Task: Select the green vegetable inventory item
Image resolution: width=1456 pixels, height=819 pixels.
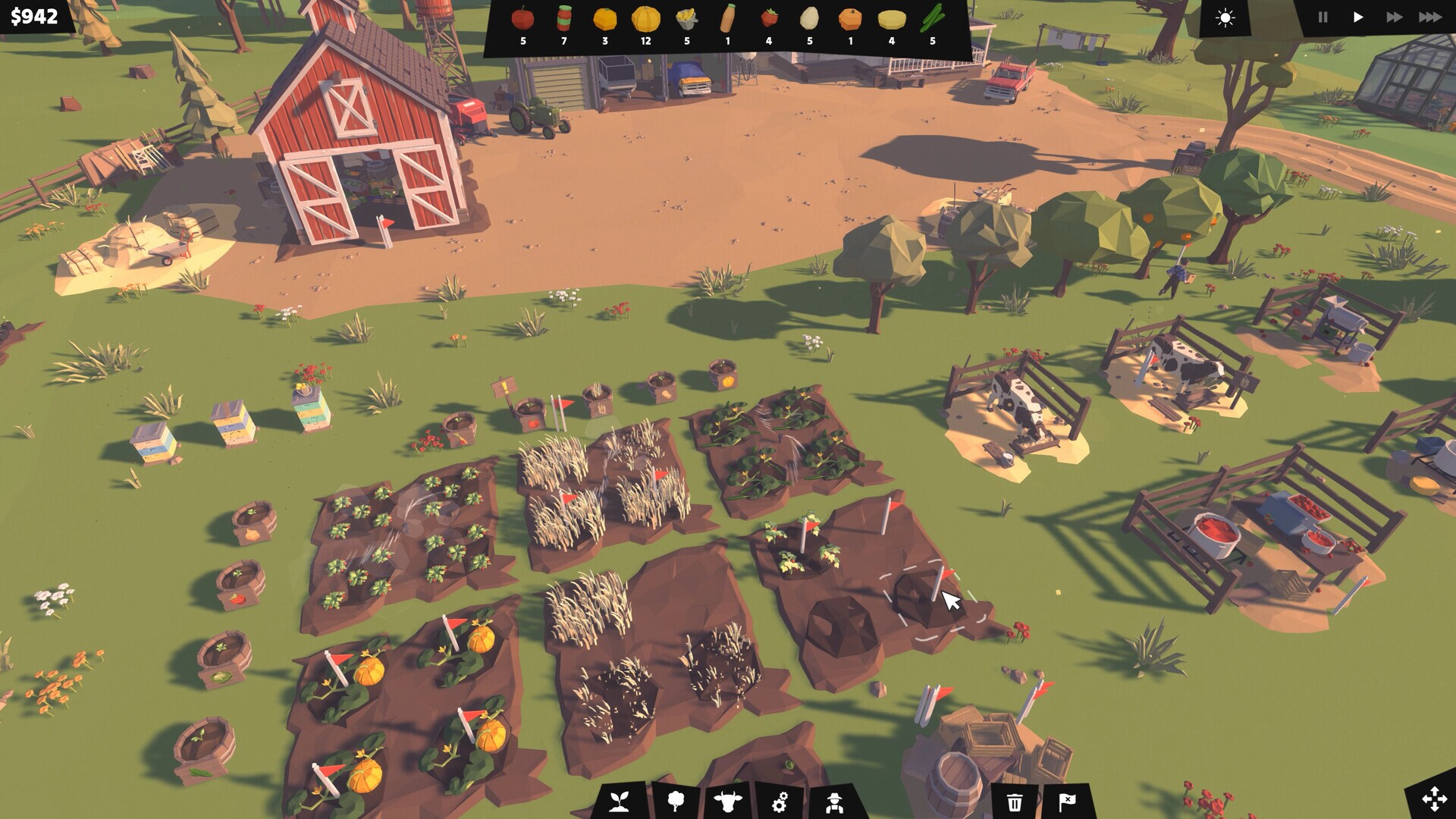Action: click(932, 18)
